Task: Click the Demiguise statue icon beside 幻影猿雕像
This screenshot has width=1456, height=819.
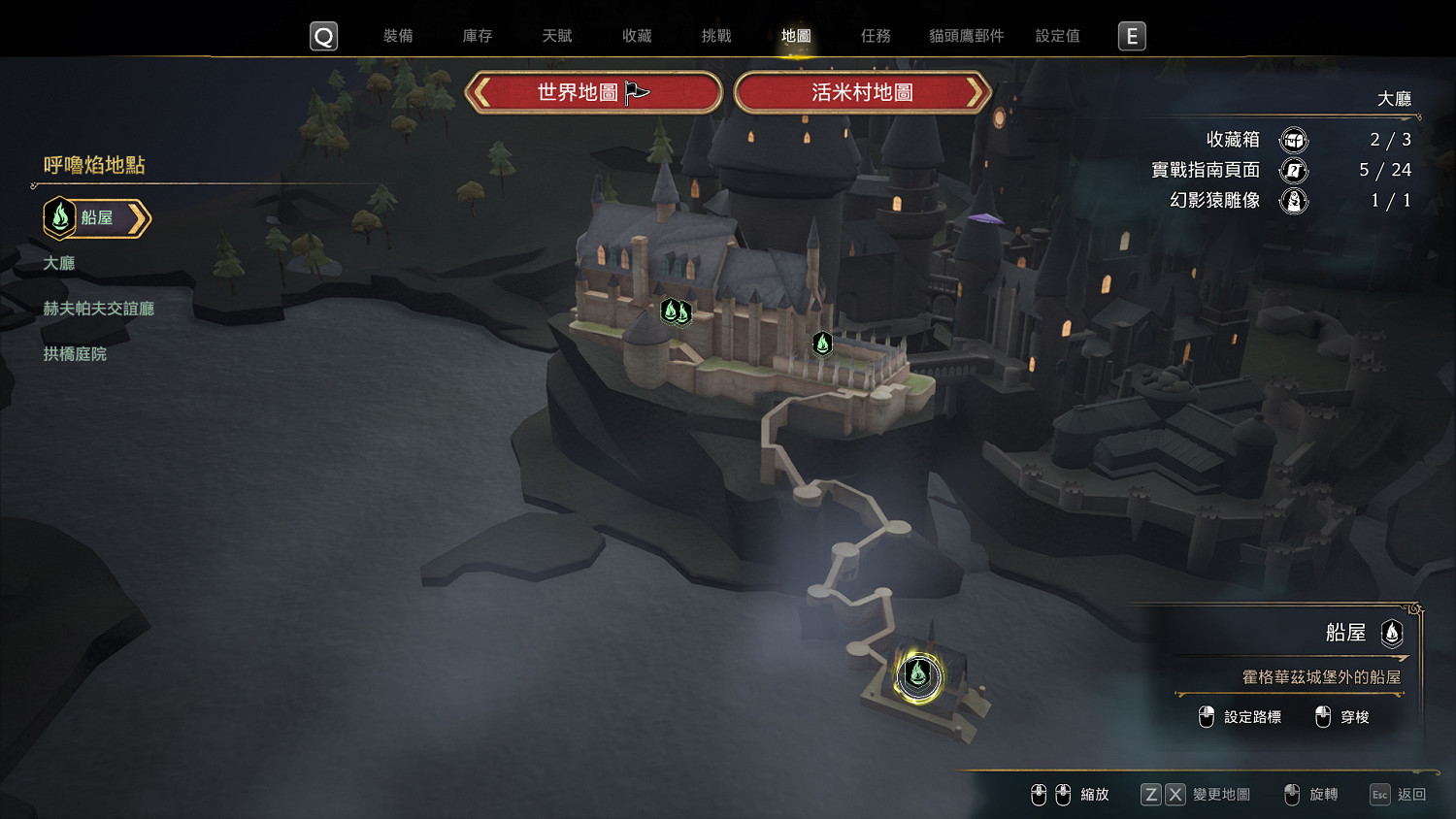Action: pos(1296,201)
